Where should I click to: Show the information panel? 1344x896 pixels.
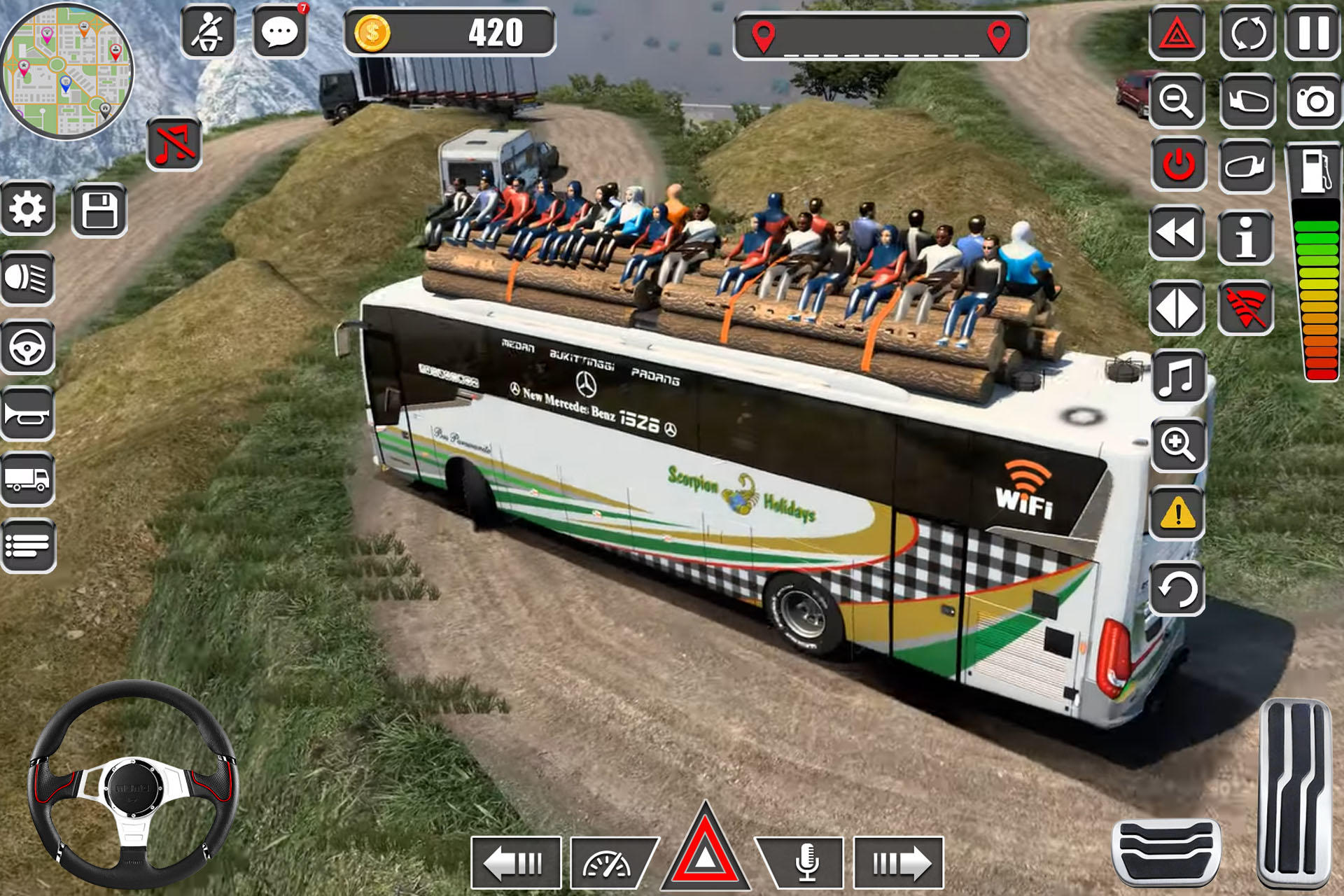point(1245,238)
